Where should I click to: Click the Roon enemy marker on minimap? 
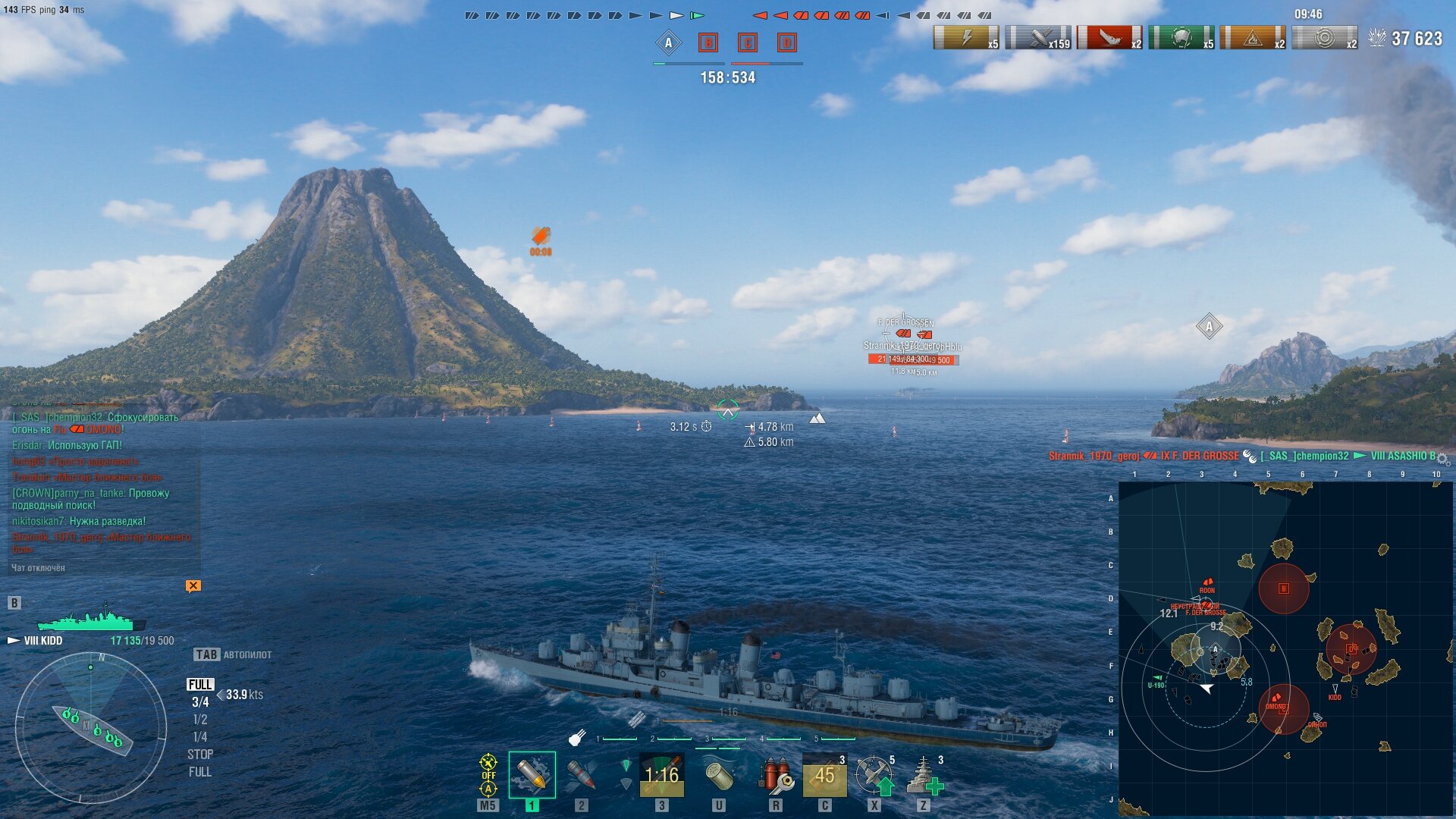tap(1207, 583)
